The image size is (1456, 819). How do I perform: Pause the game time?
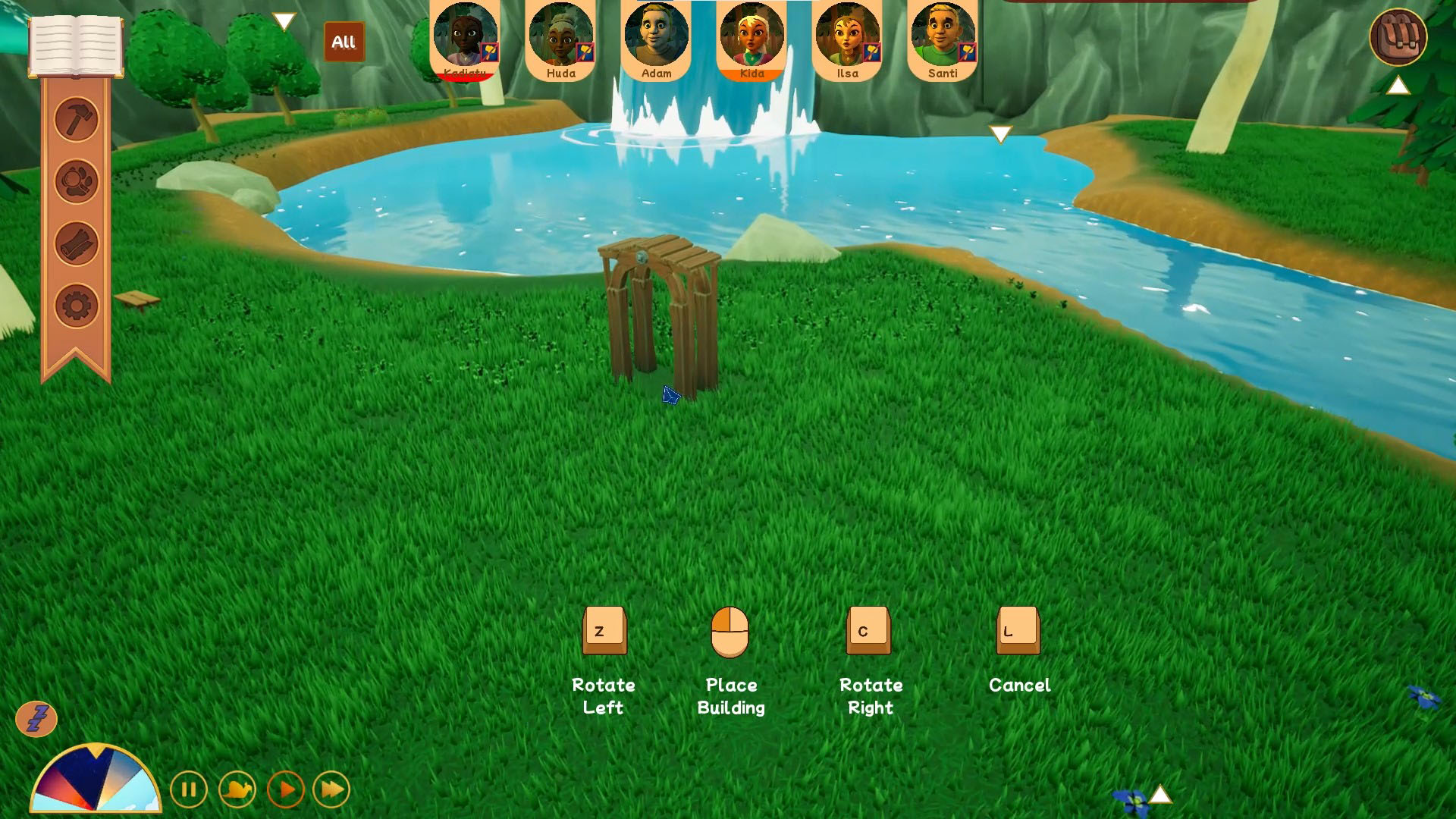pos(189,790)
